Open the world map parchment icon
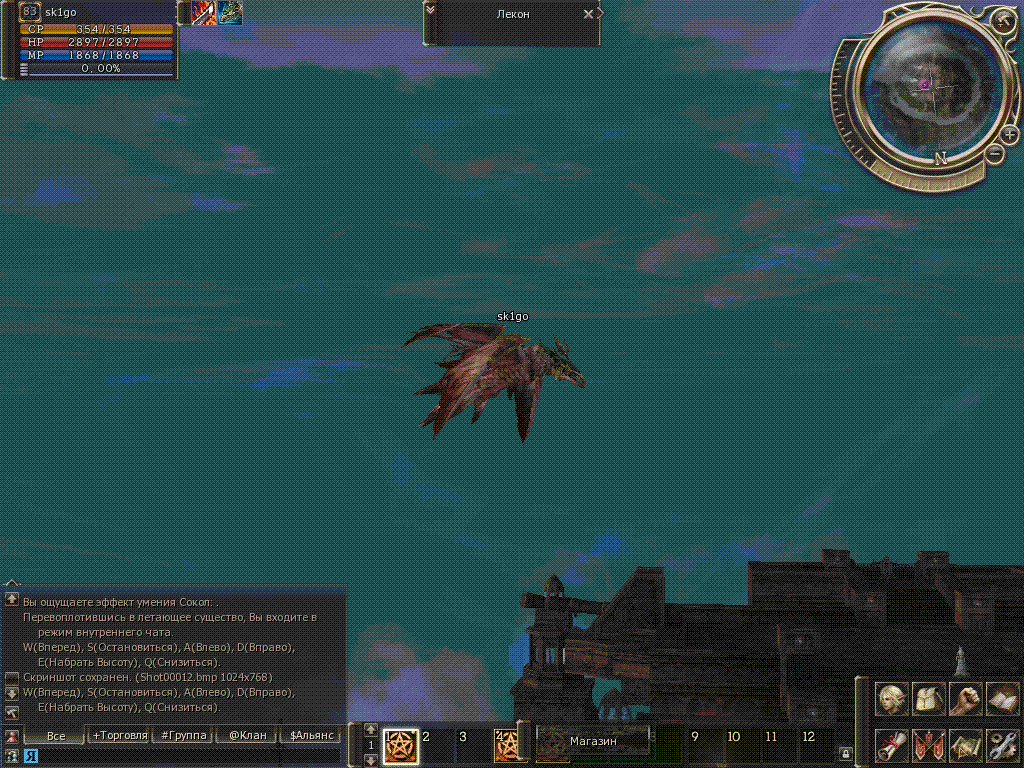Screen dimensions: 1024x768 965,745
